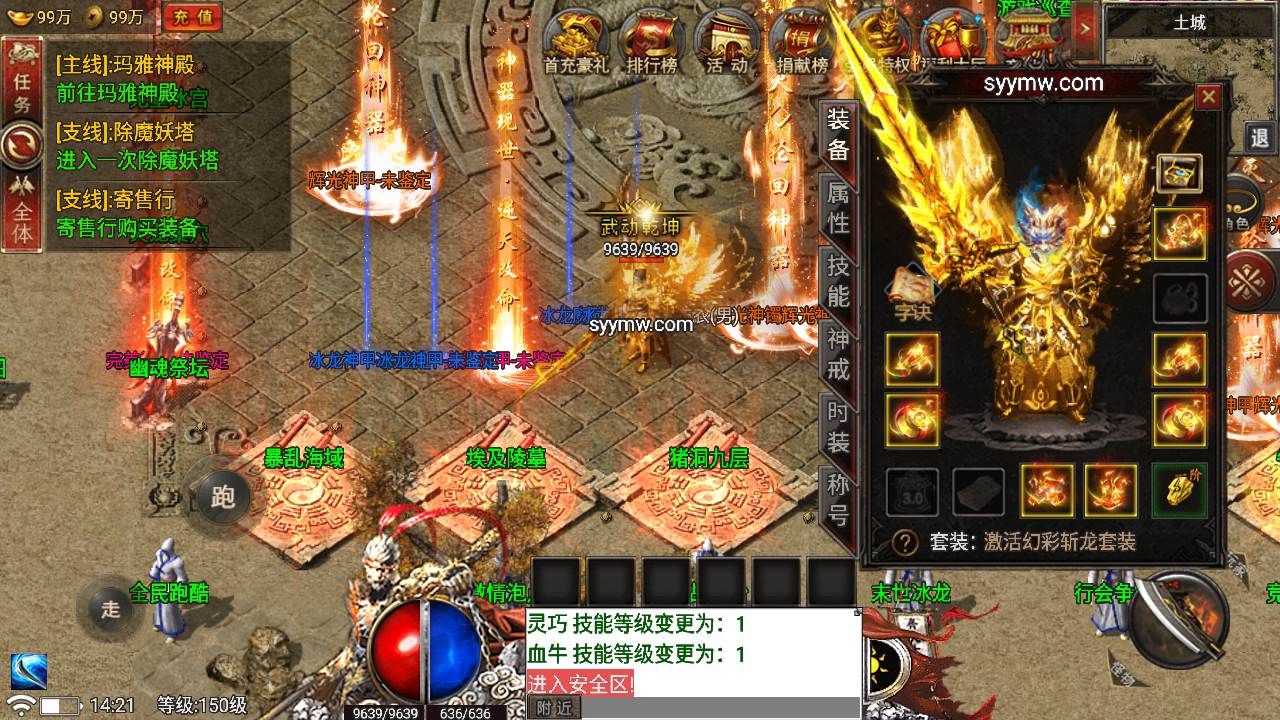Click the 充值 recharge button
The width and height of the screenshot is (1280, 720).
tap(192, 16)
